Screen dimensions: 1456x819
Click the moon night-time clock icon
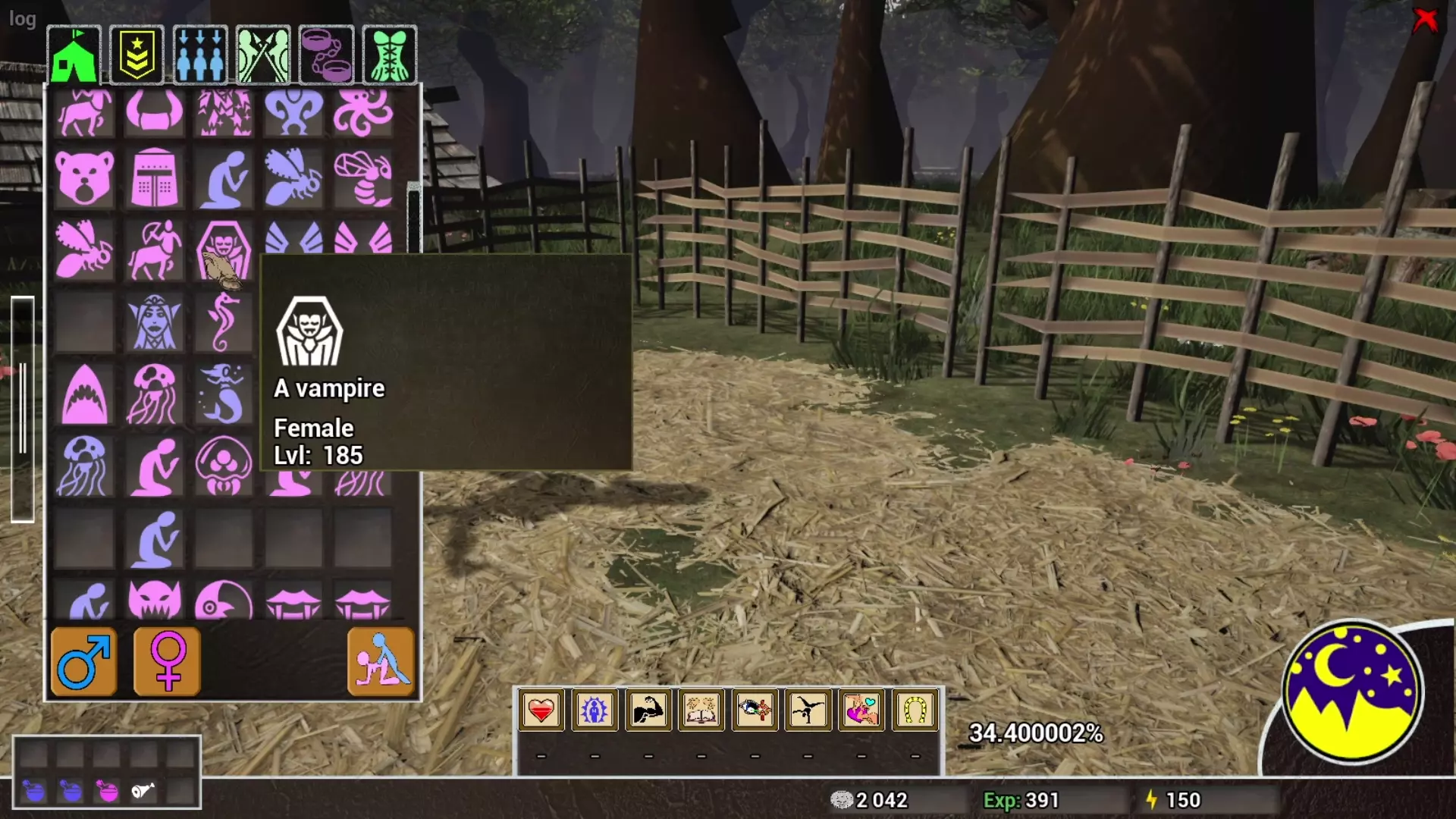1352,692
